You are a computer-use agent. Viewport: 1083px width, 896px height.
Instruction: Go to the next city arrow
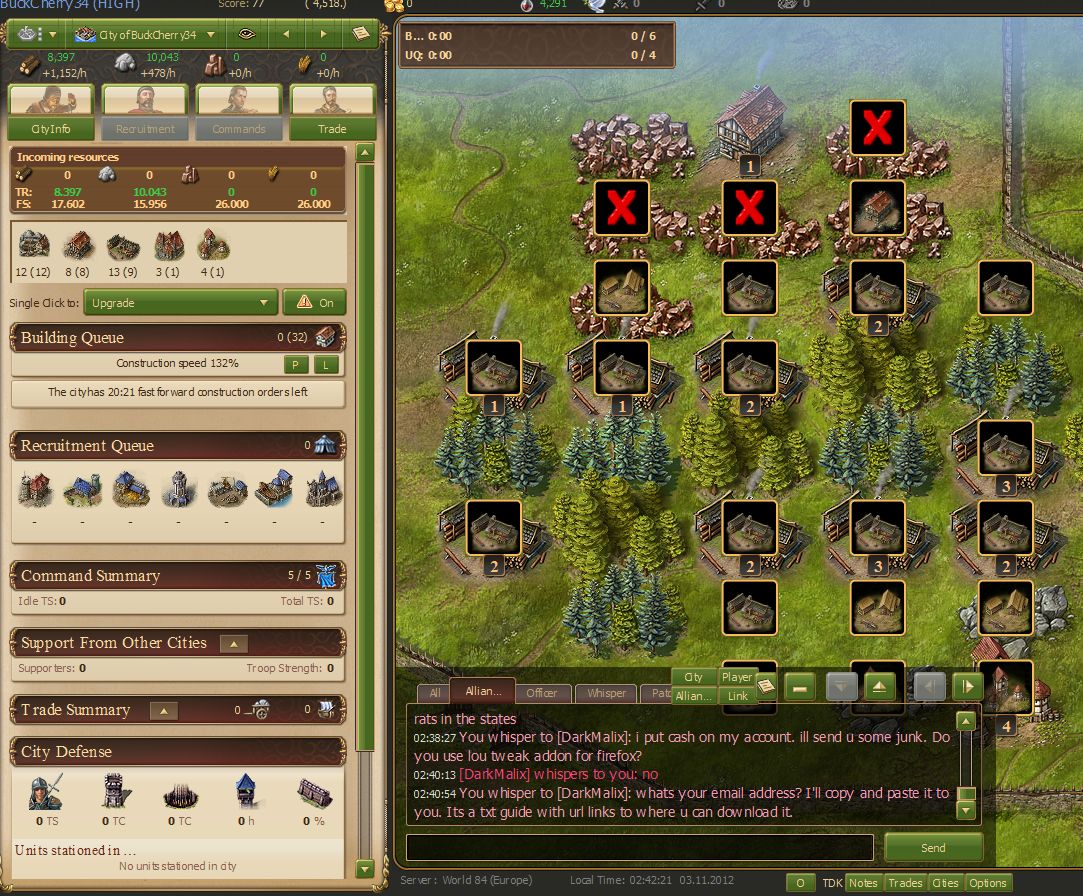323,35
